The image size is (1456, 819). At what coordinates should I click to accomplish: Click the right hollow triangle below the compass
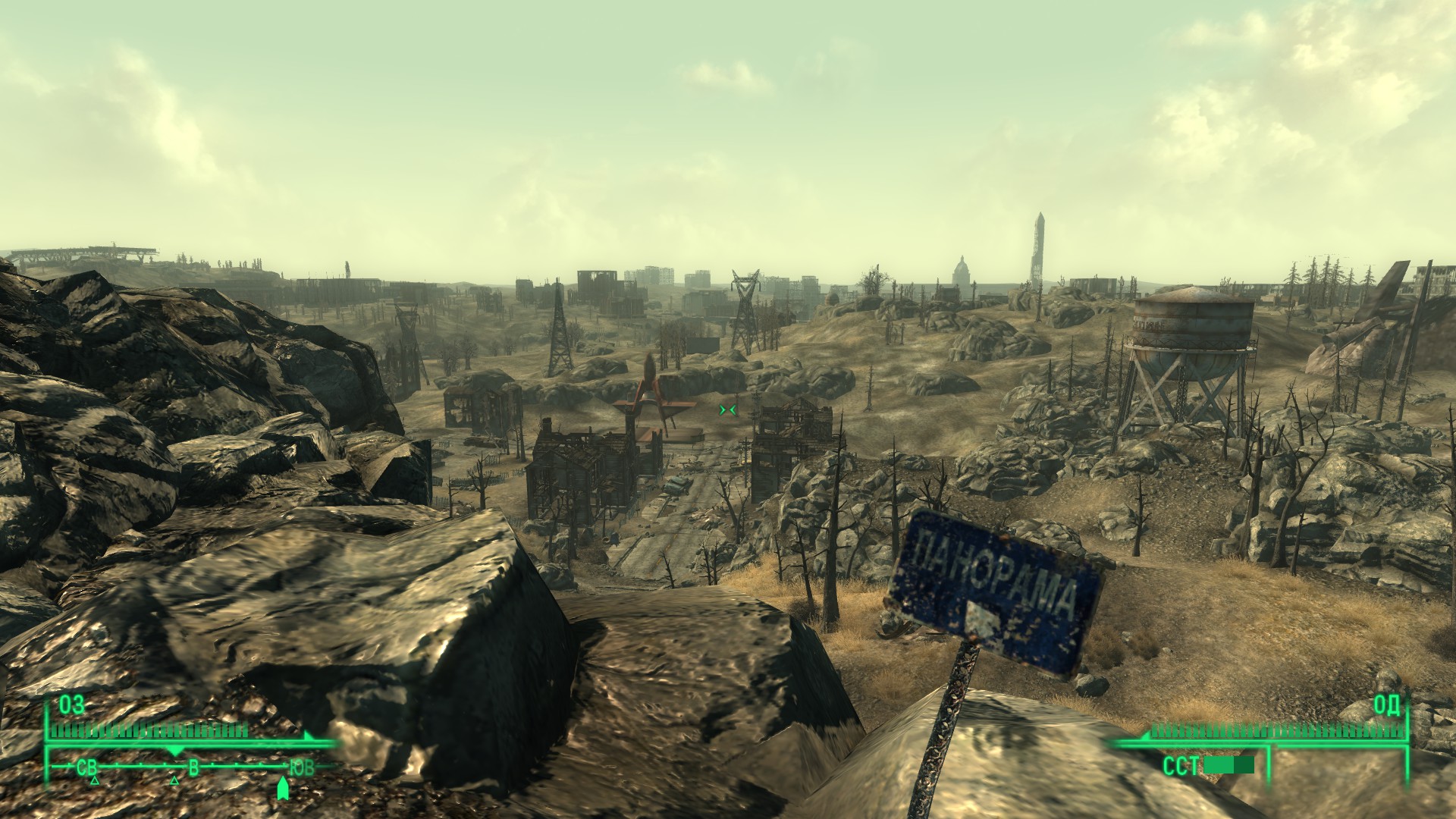click(174, 782)
